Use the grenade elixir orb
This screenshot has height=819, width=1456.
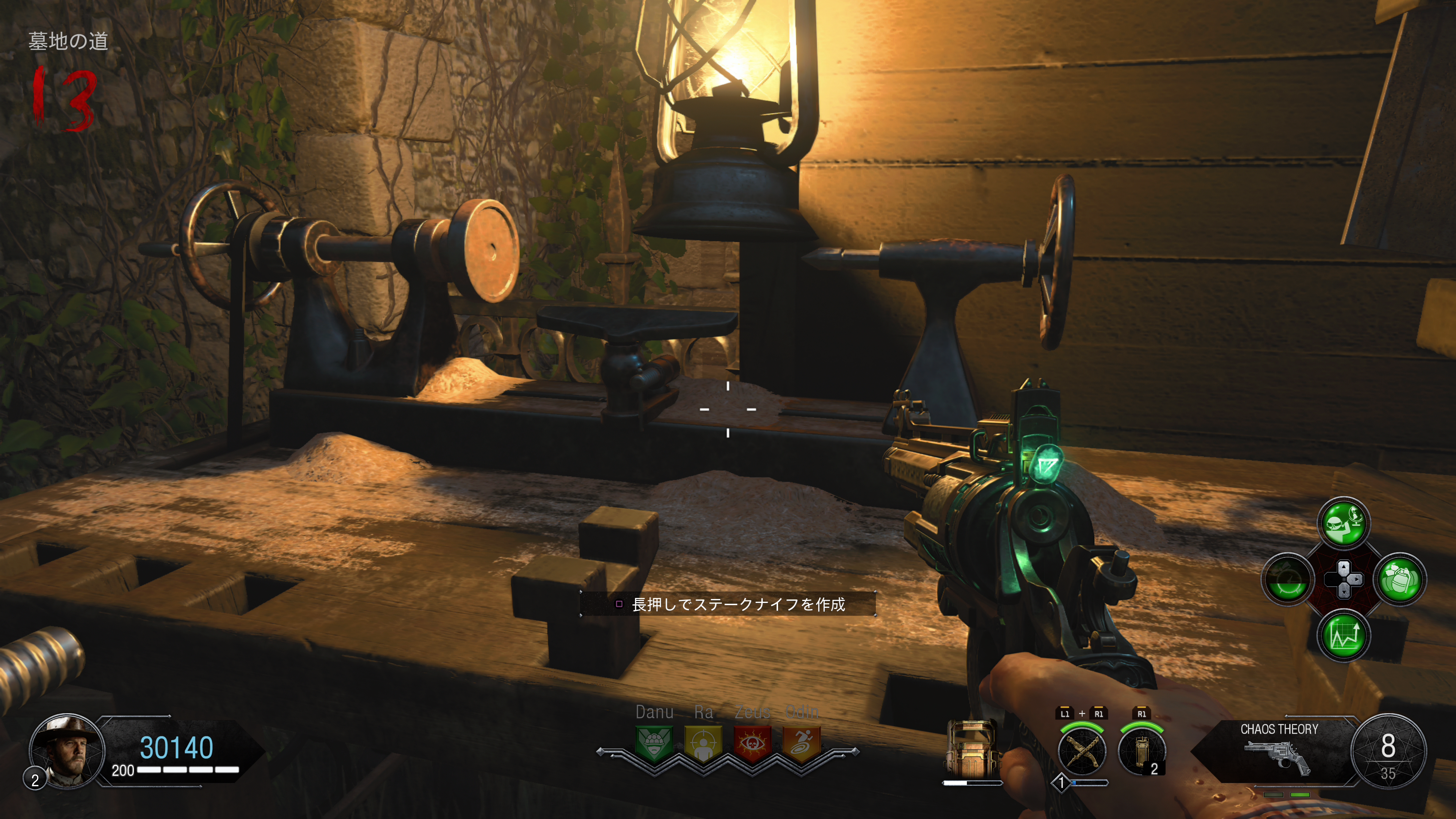(x=1400, y=579)
